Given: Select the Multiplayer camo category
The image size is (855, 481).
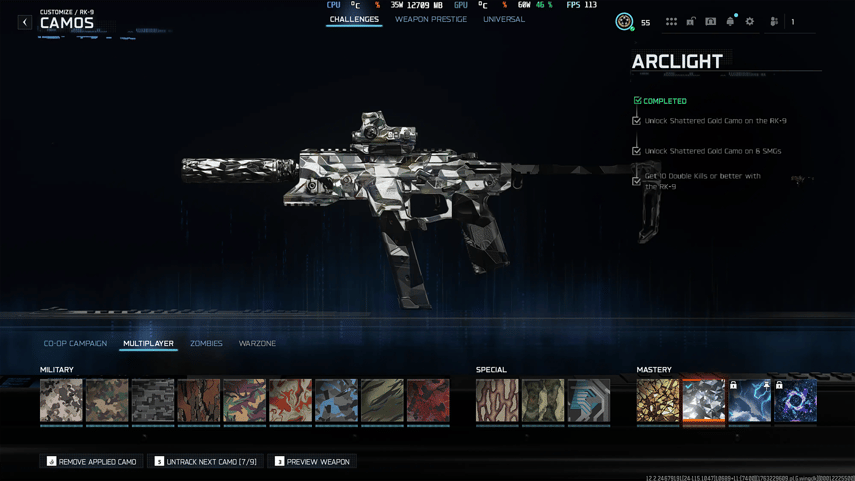Looking at the screenshot, I should tap(148, 343).
